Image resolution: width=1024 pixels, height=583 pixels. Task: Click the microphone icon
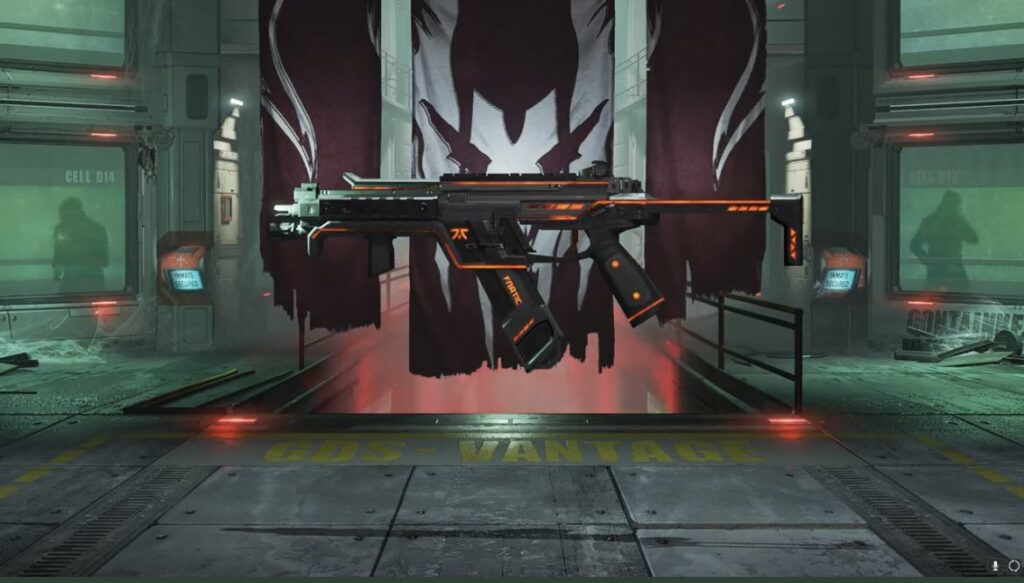tap(996, 564)
